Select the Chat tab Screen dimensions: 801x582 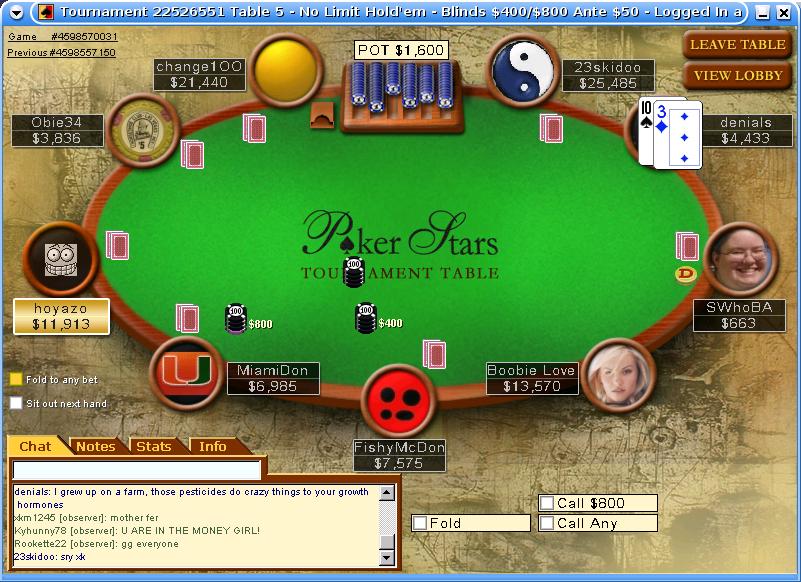[36, 446]
